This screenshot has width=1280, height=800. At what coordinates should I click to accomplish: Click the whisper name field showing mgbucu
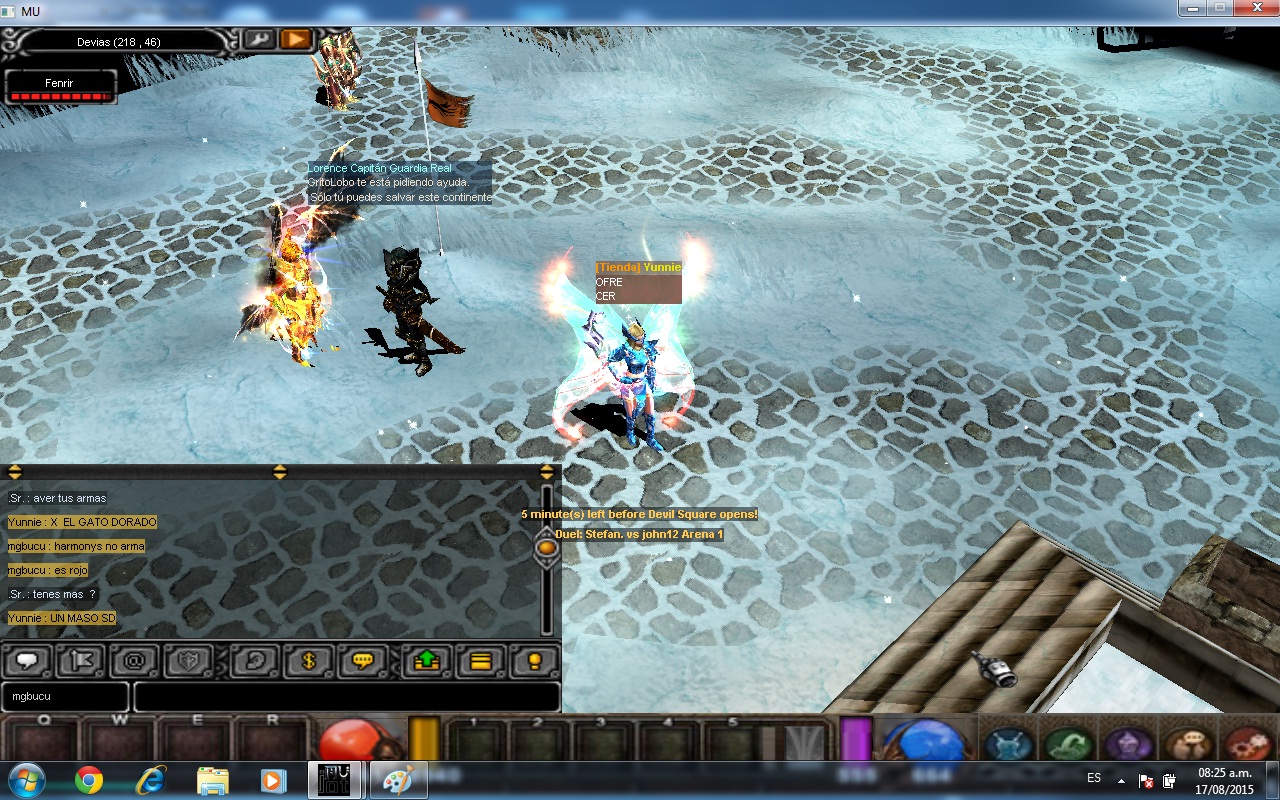pyautogui.click(x=65, y=696)
